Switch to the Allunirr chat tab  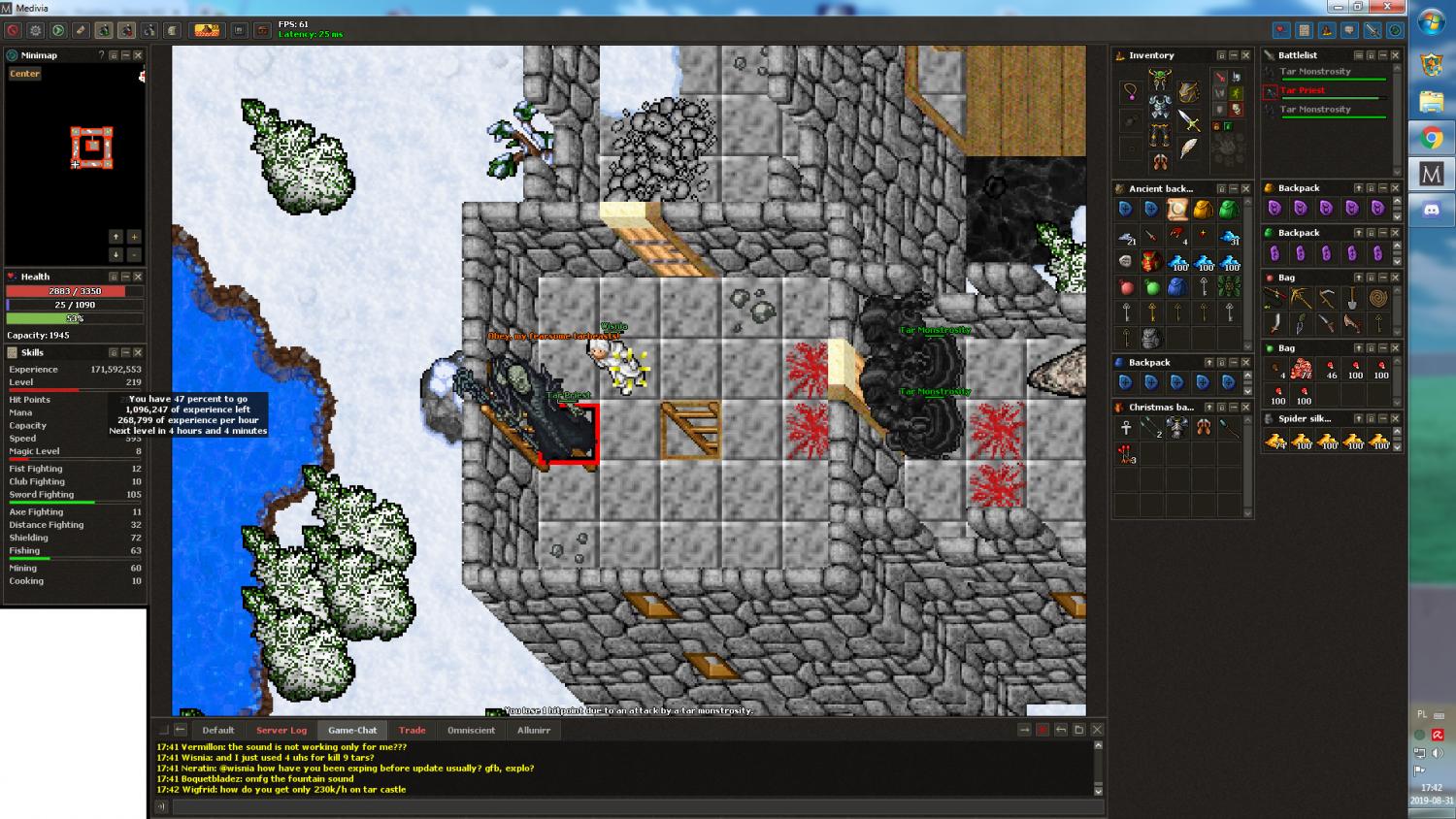click(534, 730)
